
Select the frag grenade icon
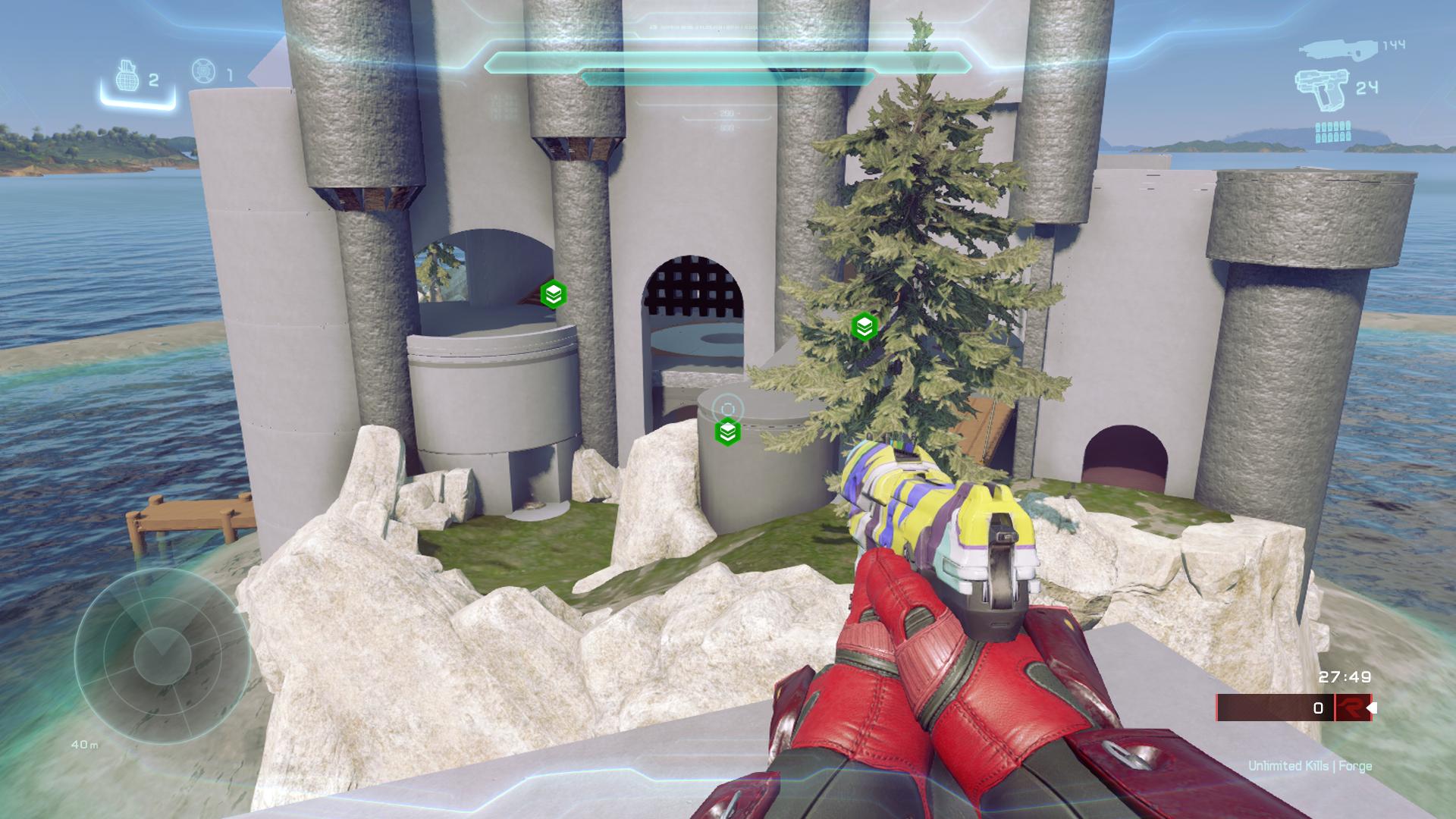128,77
